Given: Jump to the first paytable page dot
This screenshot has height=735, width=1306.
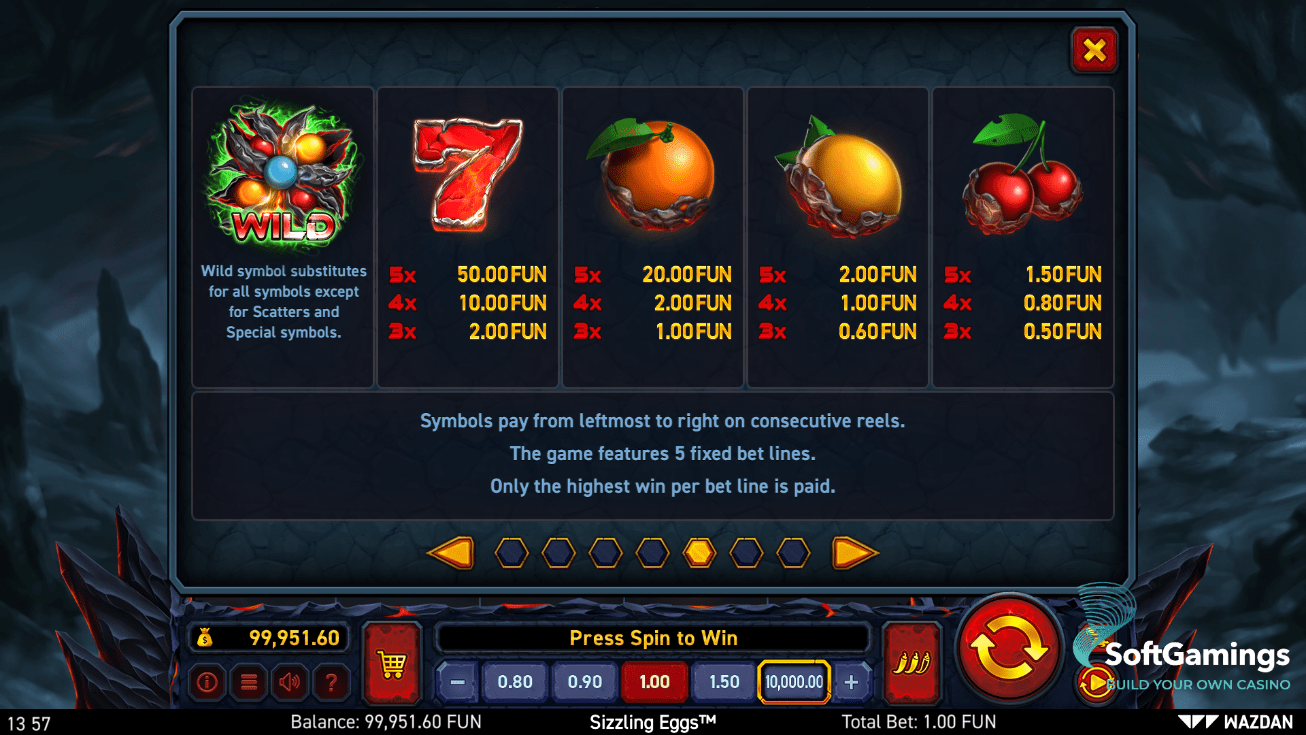Looking at the screenshot, I should coord(511,552).
